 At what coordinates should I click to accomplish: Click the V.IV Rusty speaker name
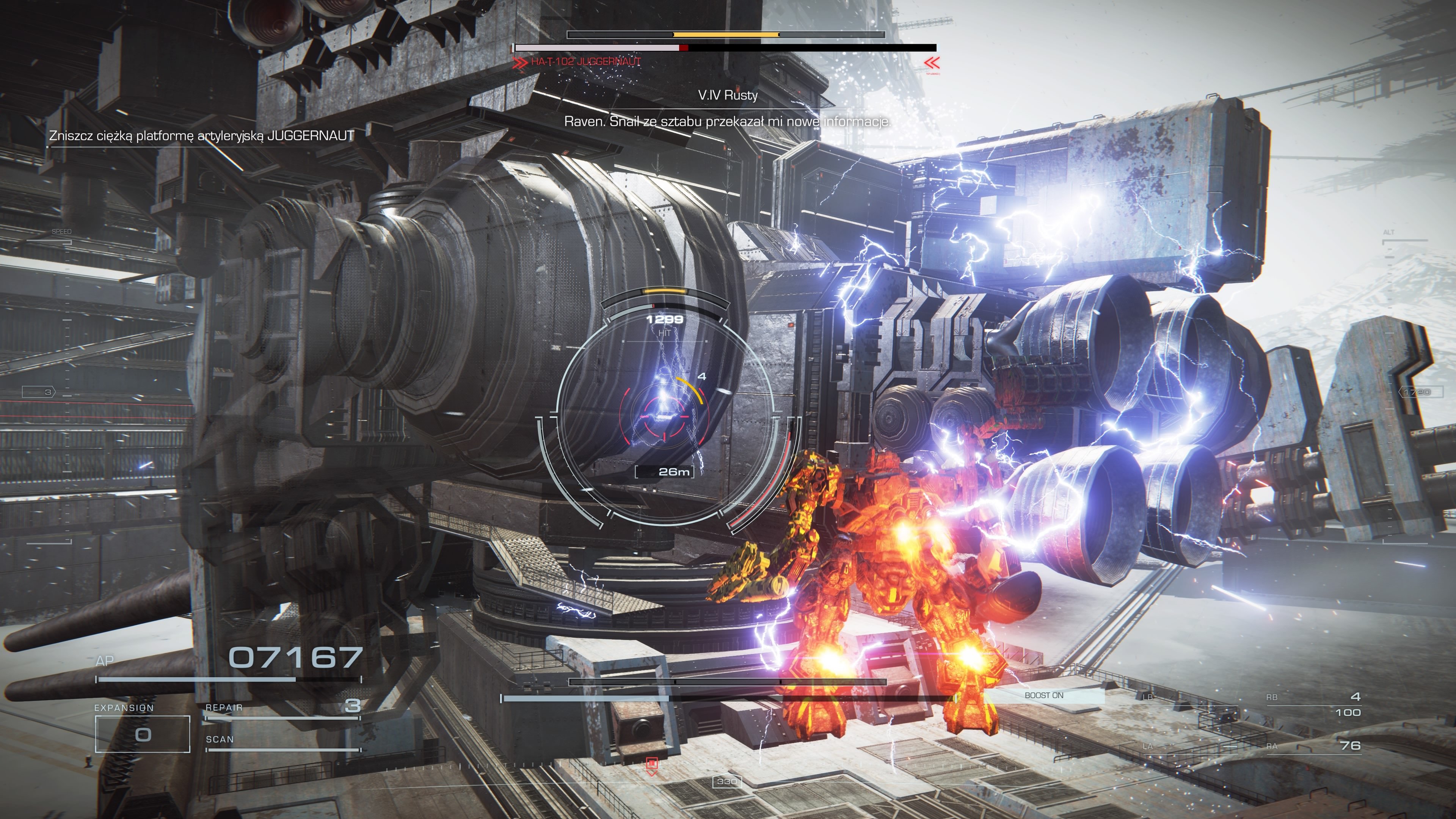tap(728, 96)
